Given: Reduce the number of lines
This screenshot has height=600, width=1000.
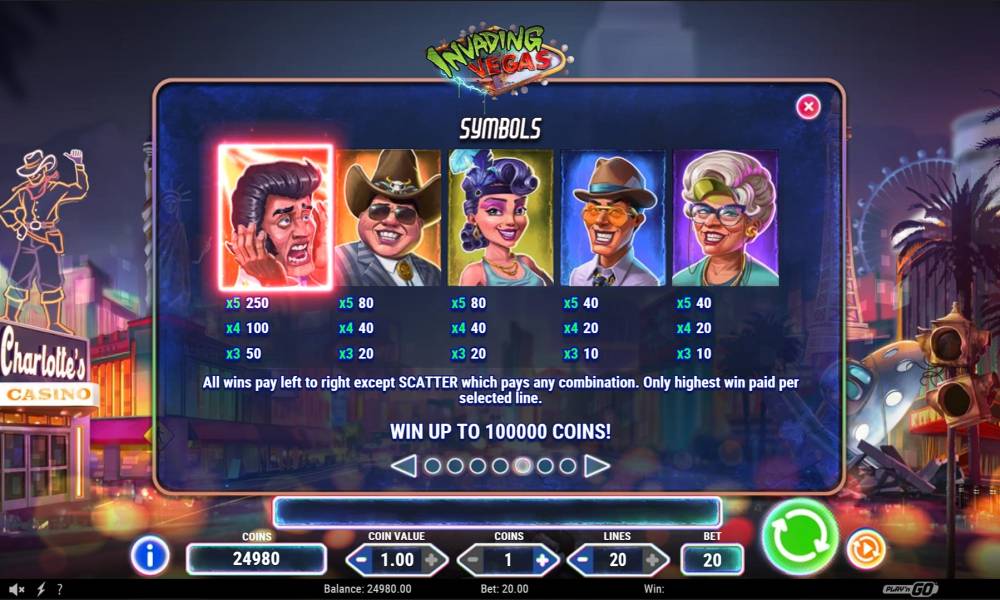Looking at the screenshot, I should (584, 560).
